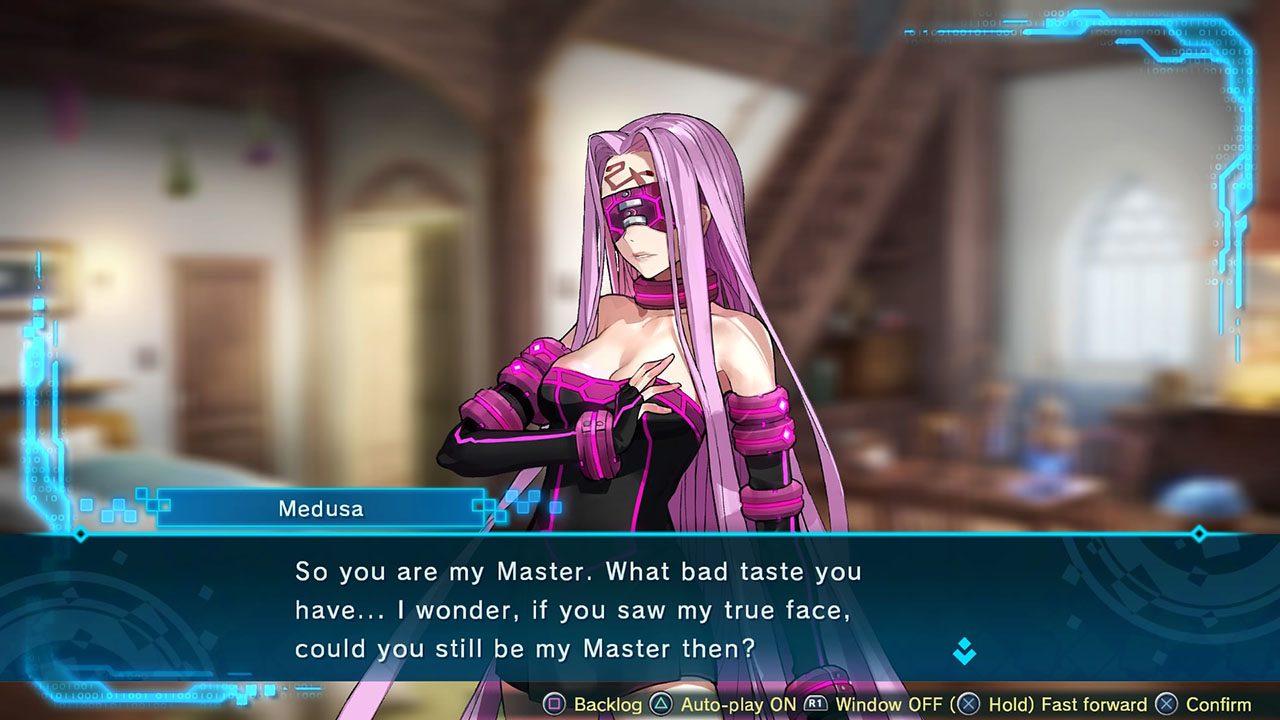Advance dialogue with the blue continue arrow

964,651
